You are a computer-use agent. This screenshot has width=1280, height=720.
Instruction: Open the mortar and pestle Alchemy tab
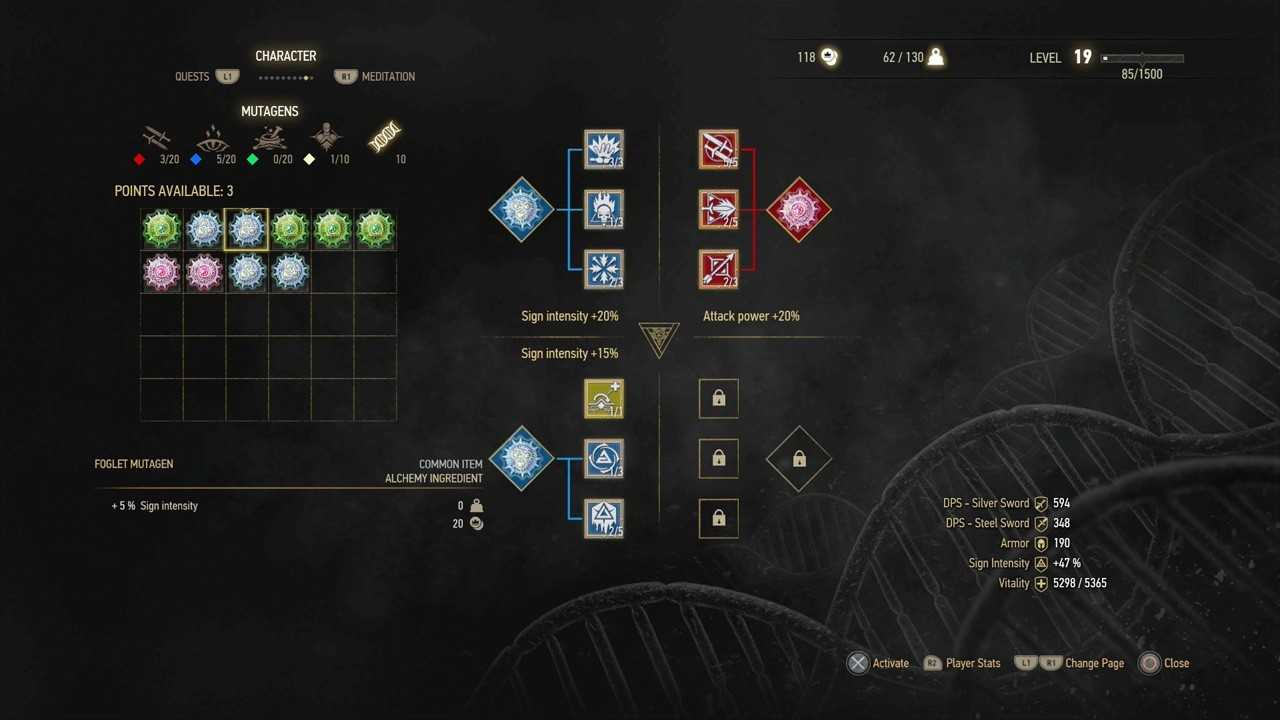pyautogui.click(x=269, y=138)
